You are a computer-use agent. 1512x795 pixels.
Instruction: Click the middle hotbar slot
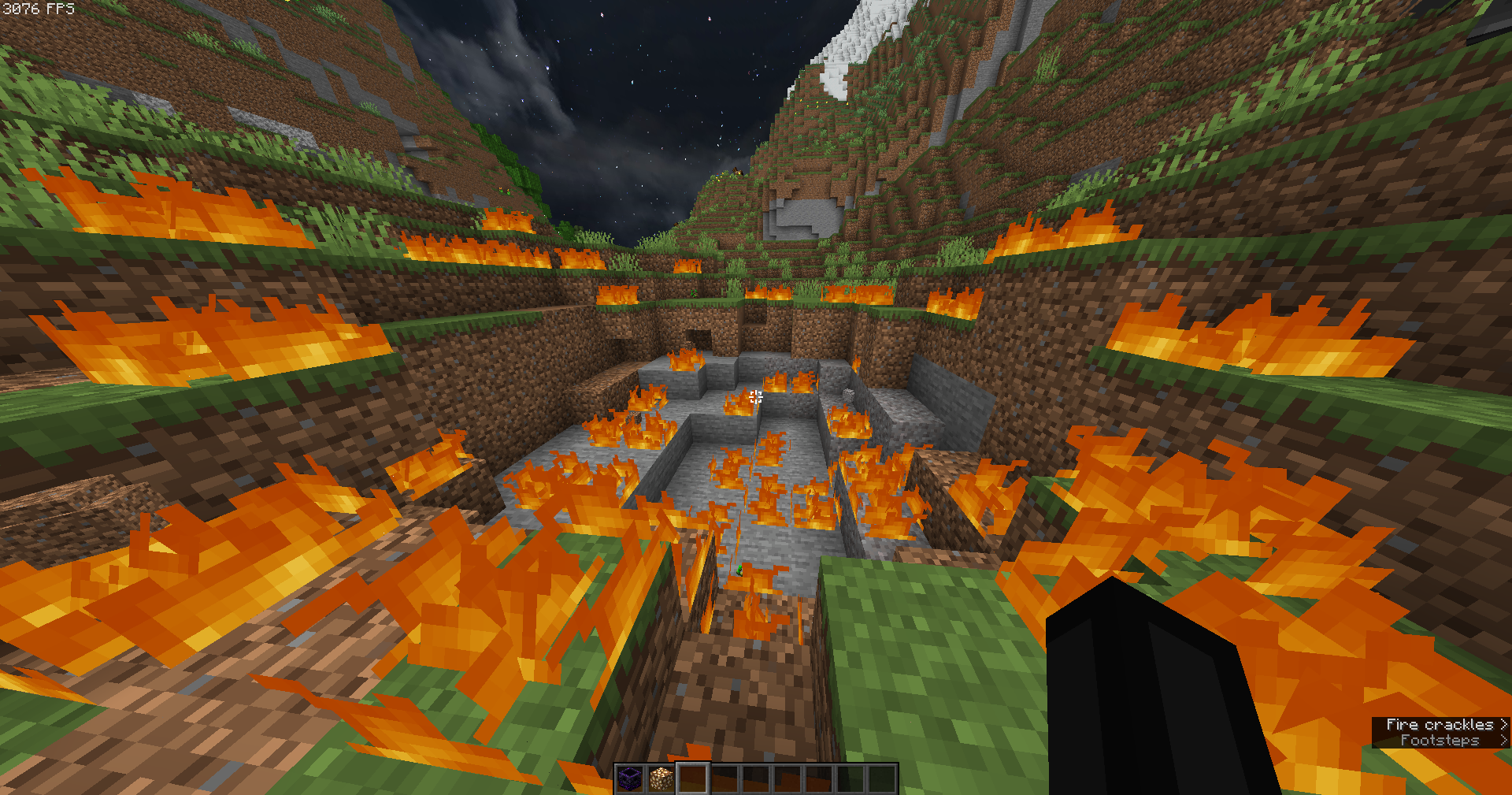tap(756, 780)
